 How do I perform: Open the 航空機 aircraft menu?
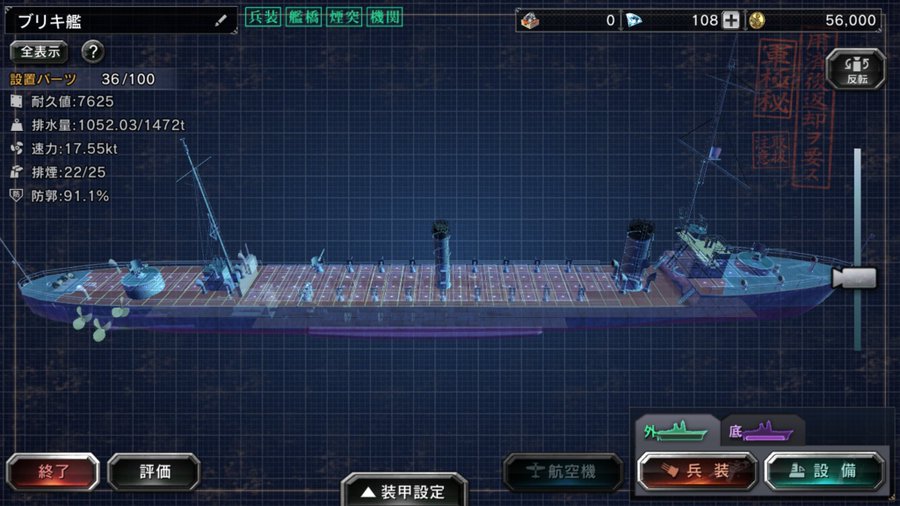(x=566, y=472)
